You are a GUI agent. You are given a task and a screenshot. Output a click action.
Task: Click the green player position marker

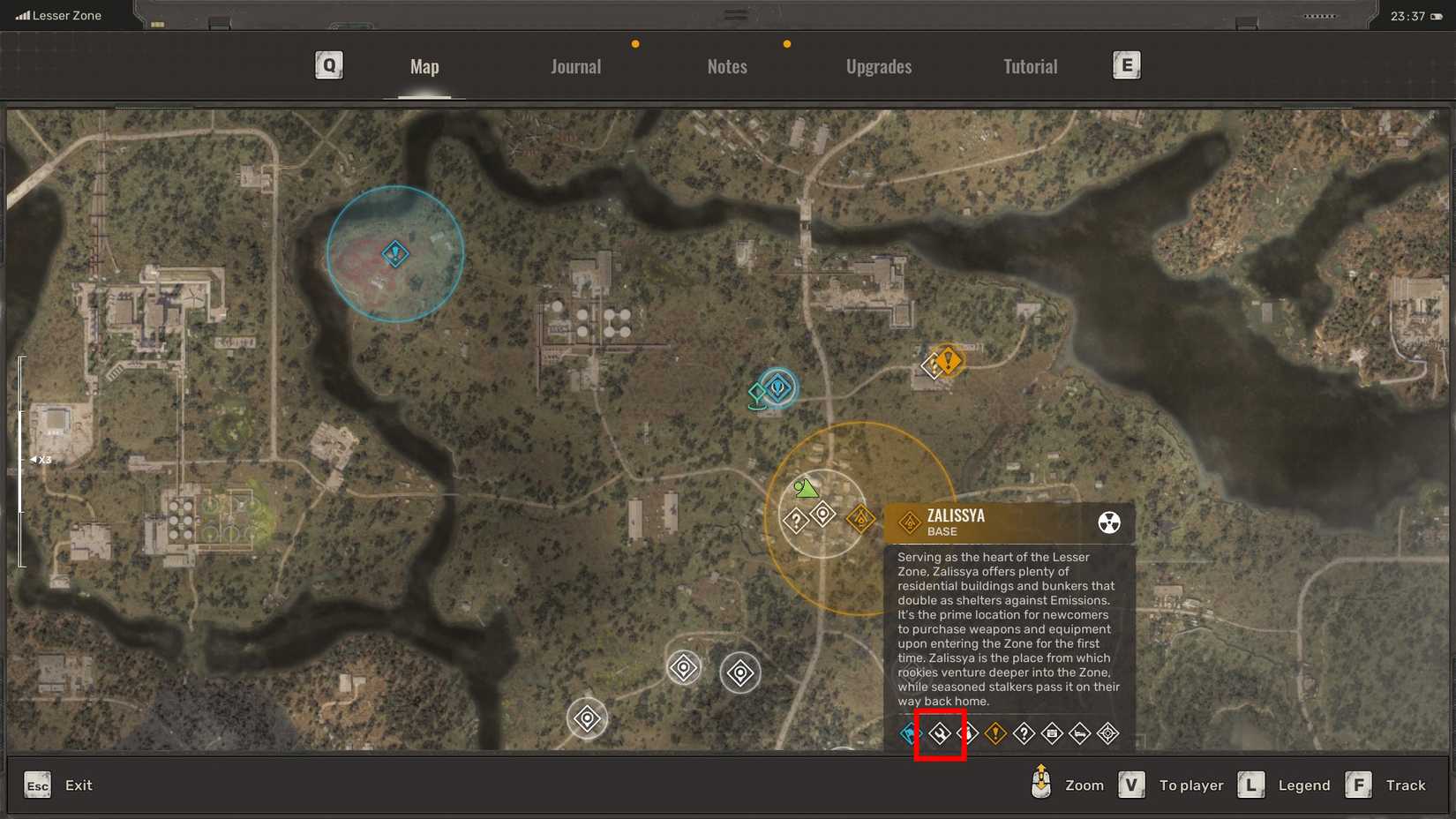tap(805, 488)
